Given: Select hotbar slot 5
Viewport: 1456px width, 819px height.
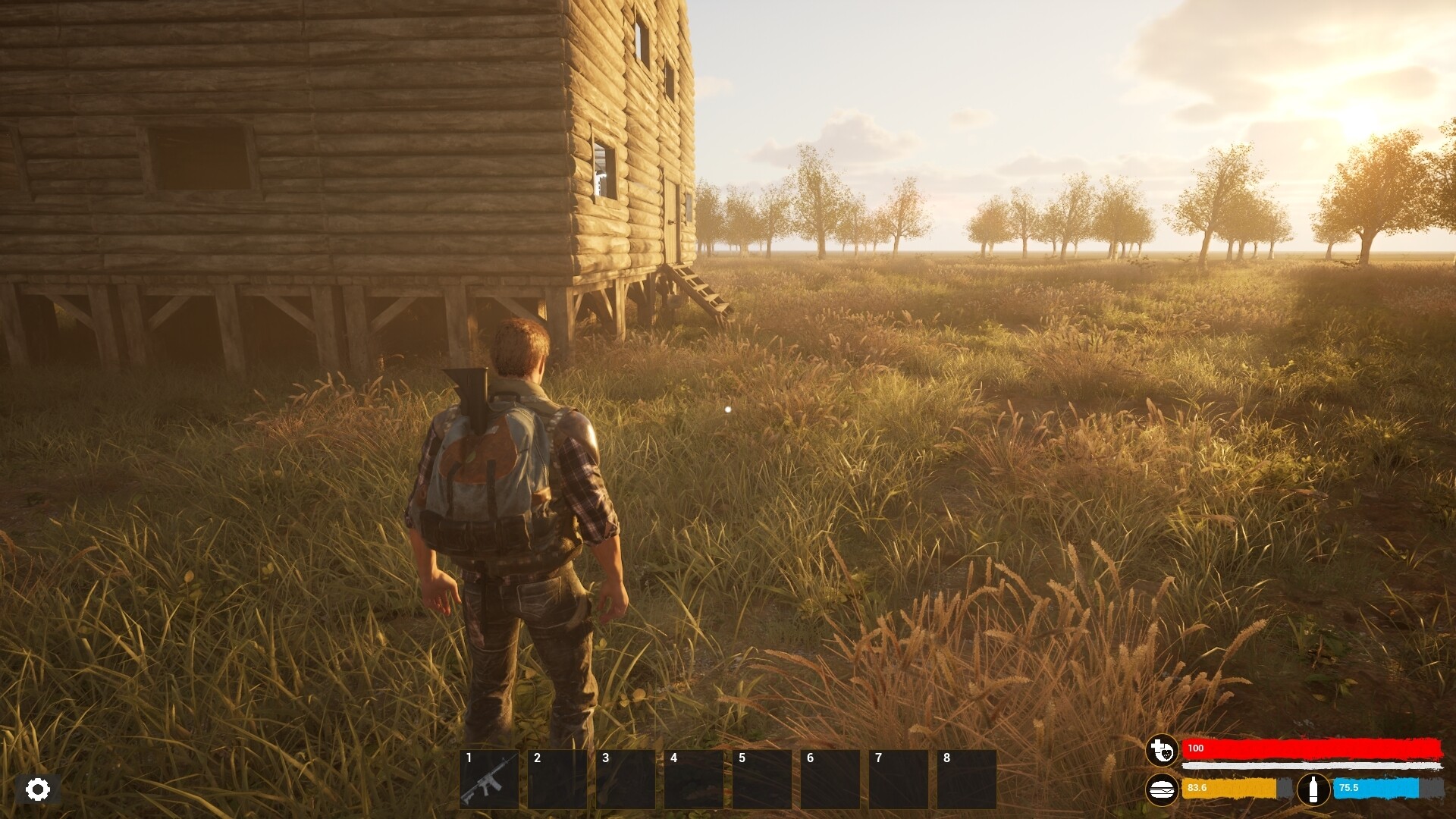Looking at the screenshot, I should [764, 779].
